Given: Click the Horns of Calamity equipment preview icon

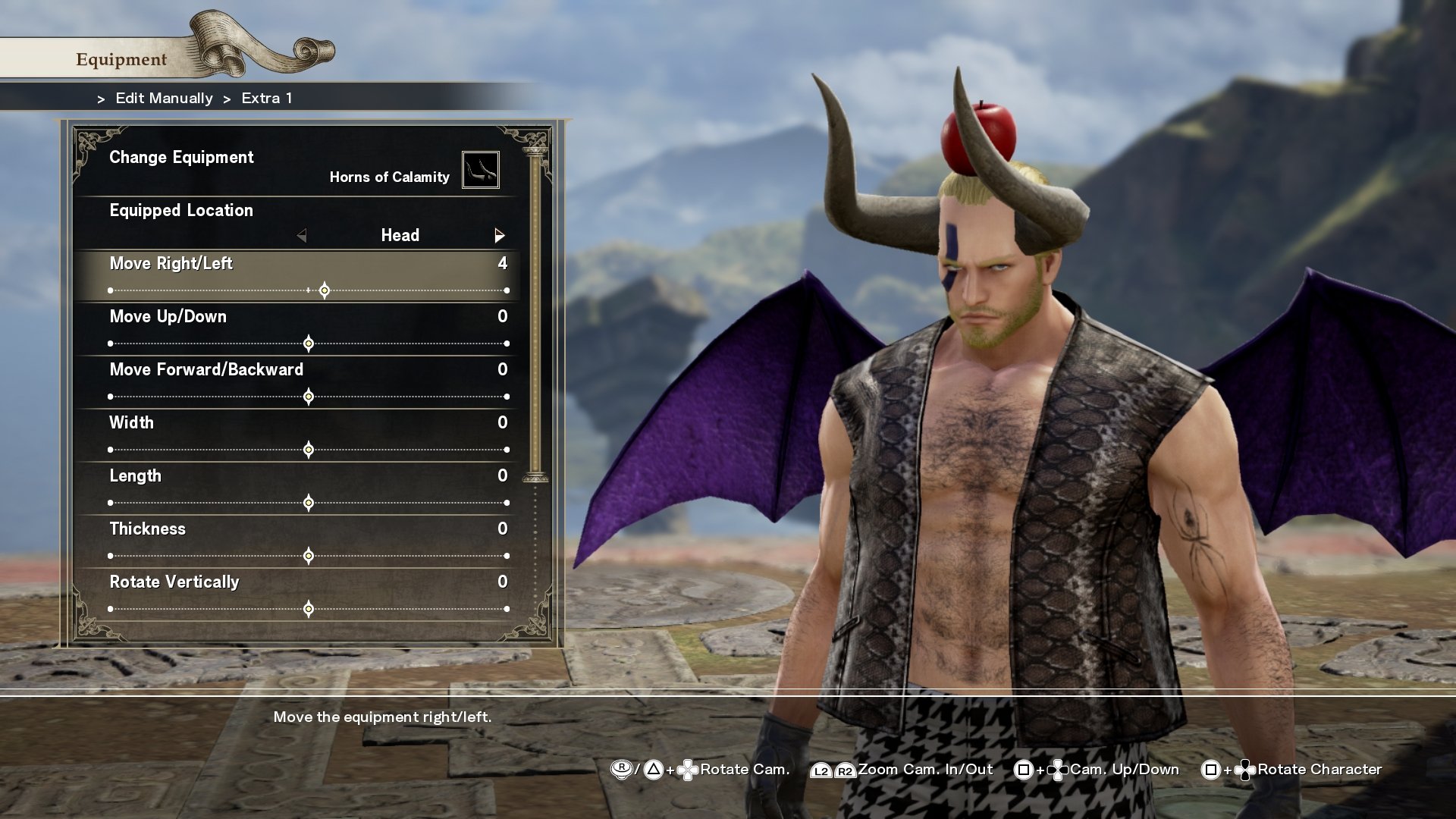Looking at the screenshot, I should (481, 169).
